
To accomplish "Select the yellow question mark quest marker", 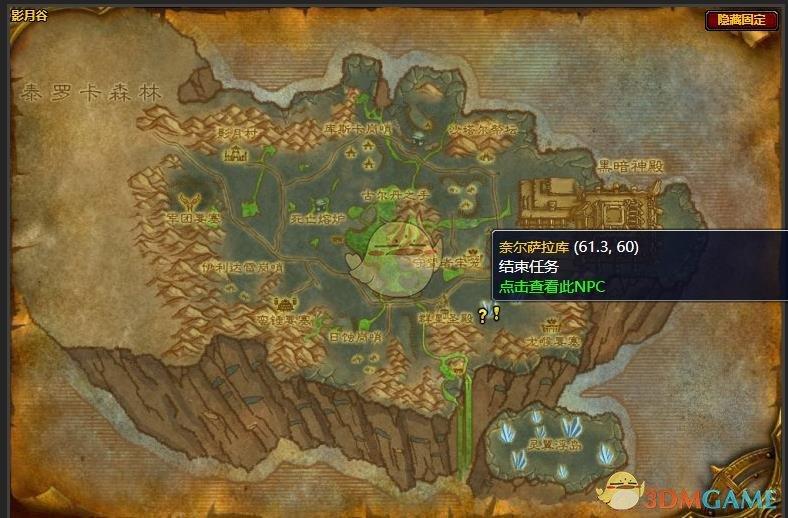I will [x=482, y=316].
